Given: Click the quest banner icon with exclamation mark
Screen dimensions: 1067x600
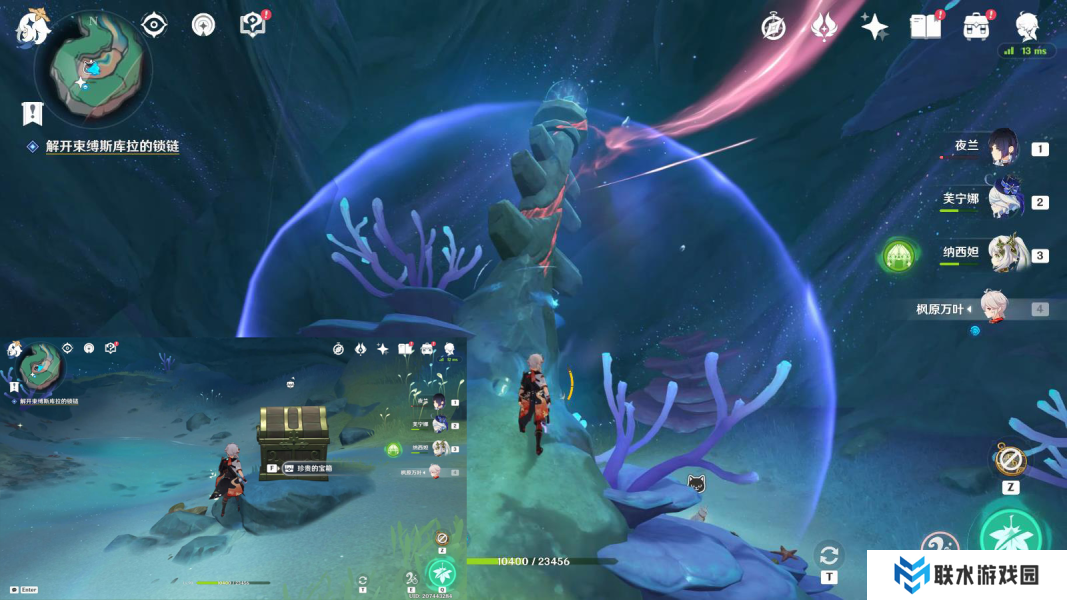Looking at the screenshot, I should coord(32,112).
